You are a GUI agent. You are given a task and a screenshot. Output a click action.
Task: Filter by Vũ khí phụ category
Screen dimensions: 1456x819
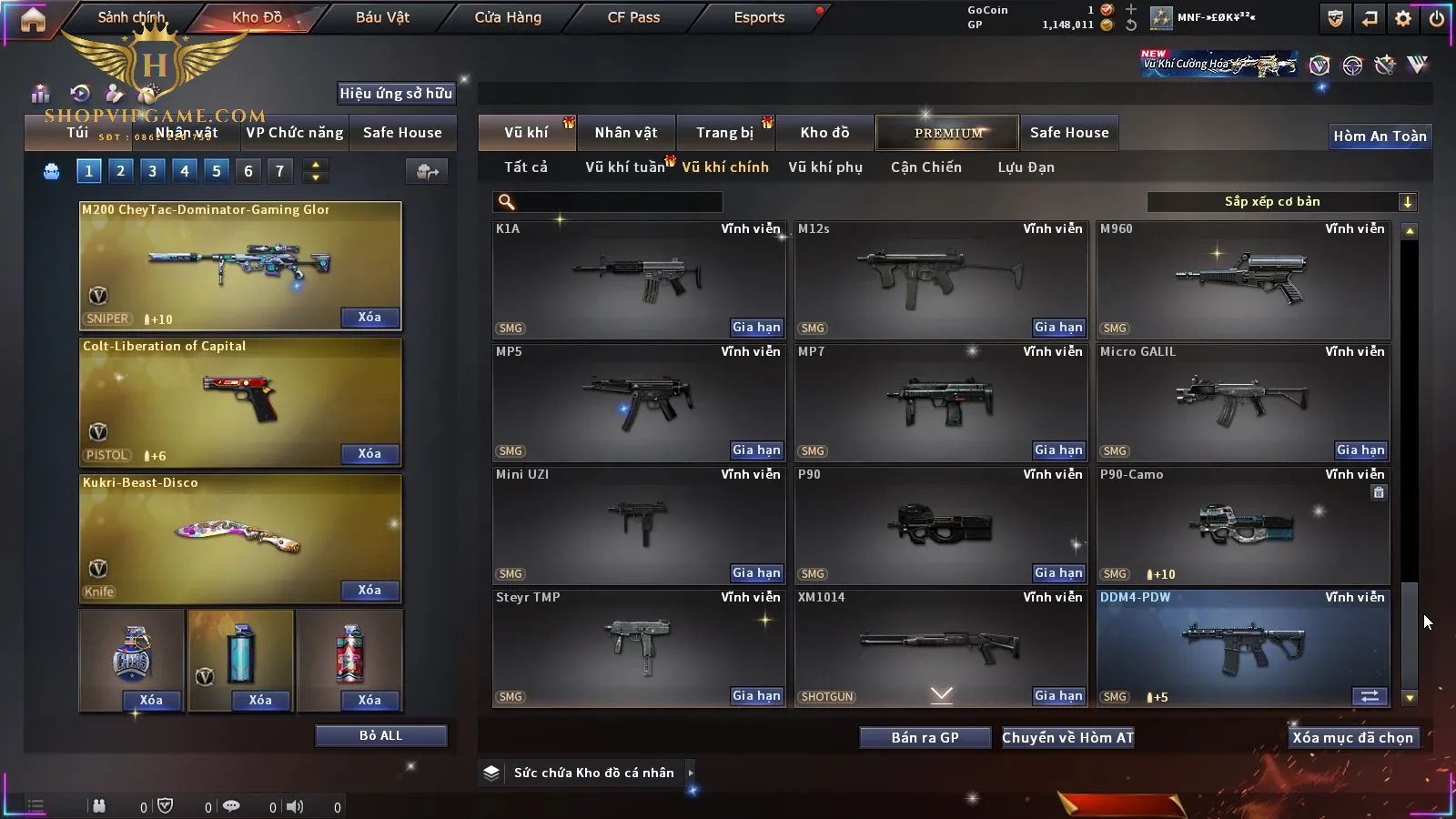[x=824, y=167]
